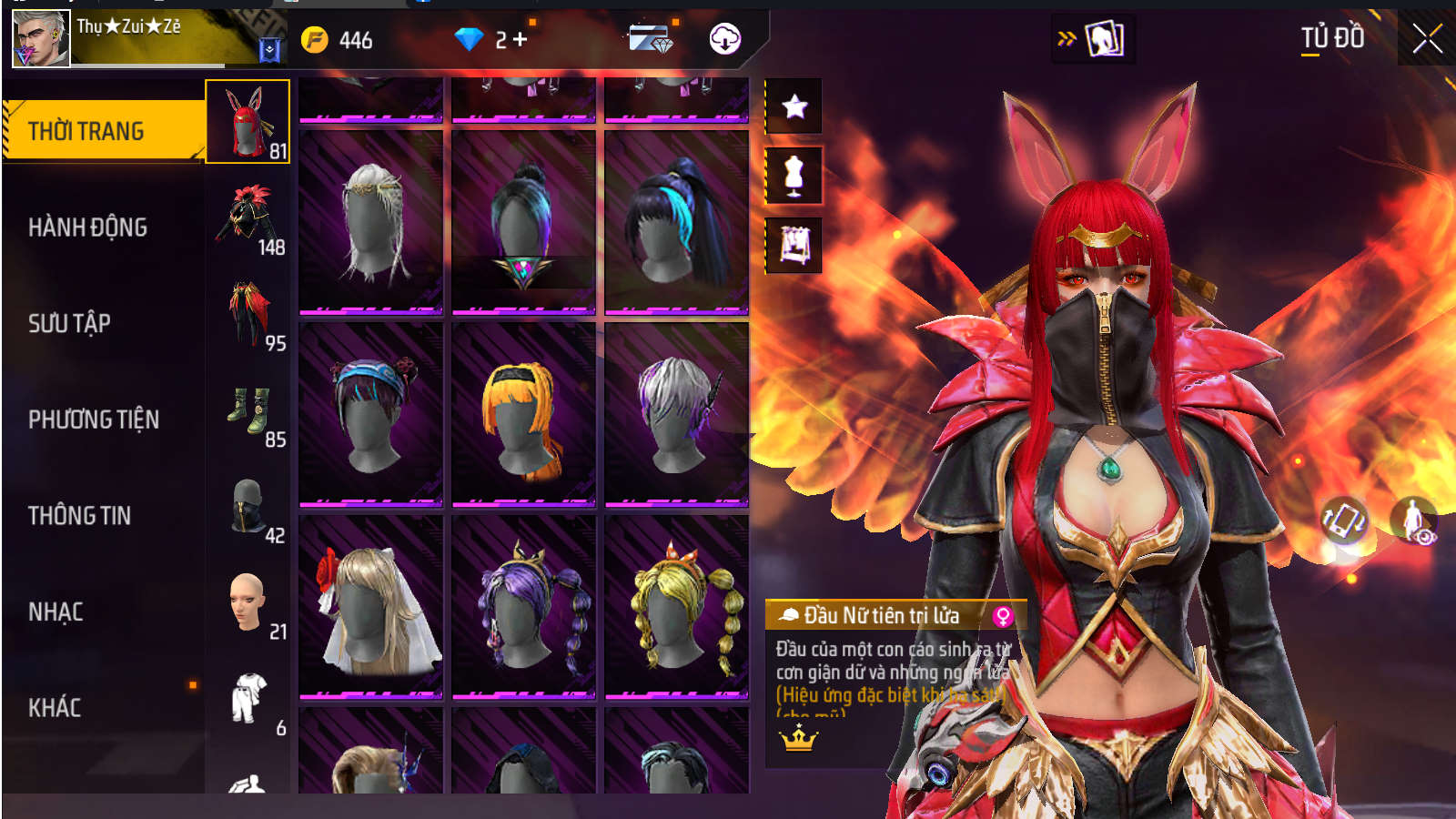Open the player profile avatar

[x=41, y=39]
